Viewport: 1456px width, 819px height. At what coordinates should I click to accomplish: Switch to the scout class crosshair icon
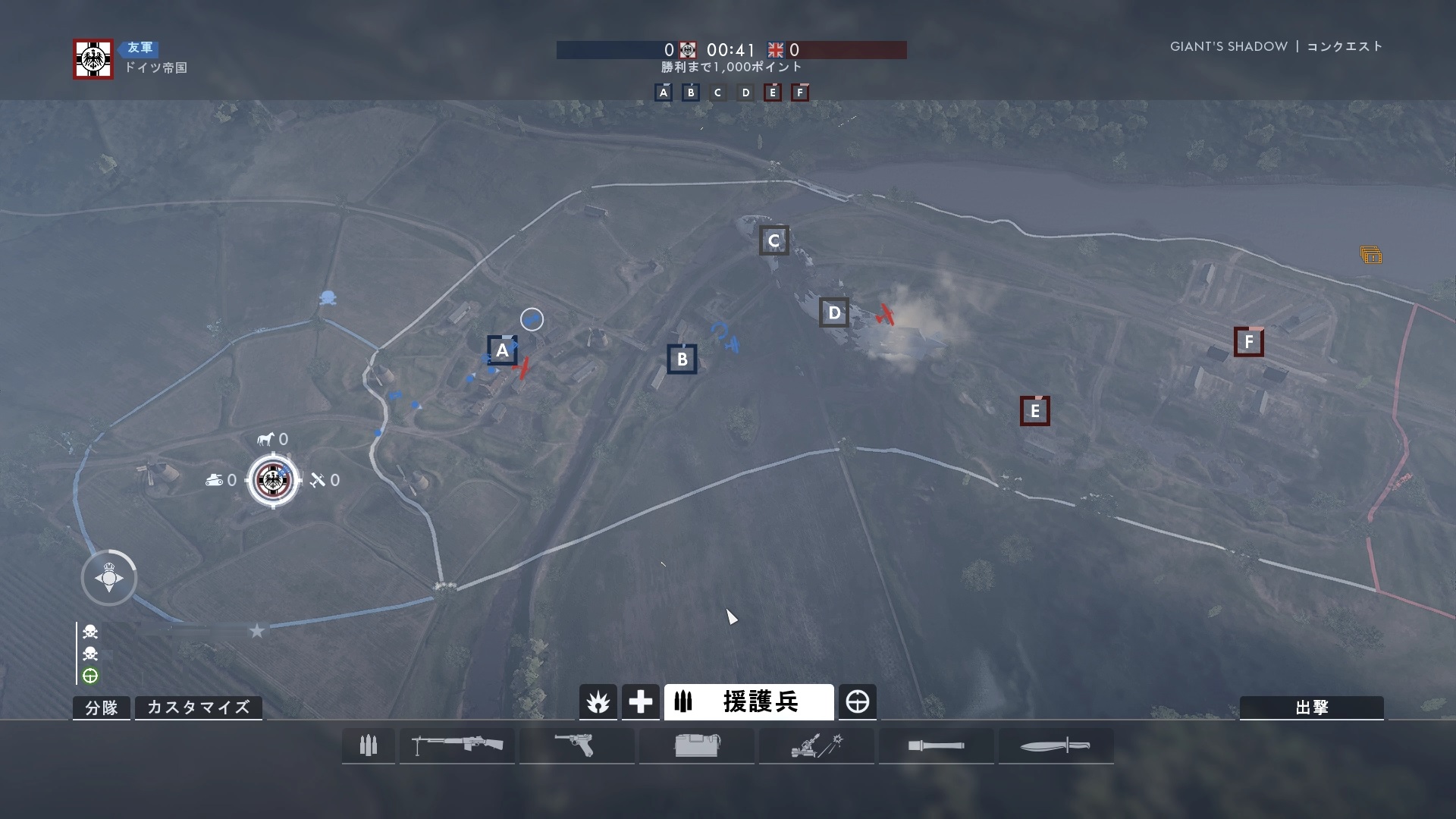click(858, 702)
